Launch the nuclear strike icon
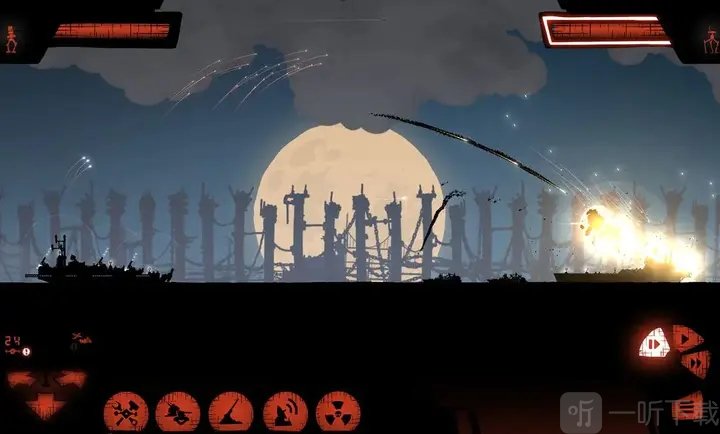Image resolution: width=720 pixels, height=434 pixels. pyautogui.click(x=337, y=411)
